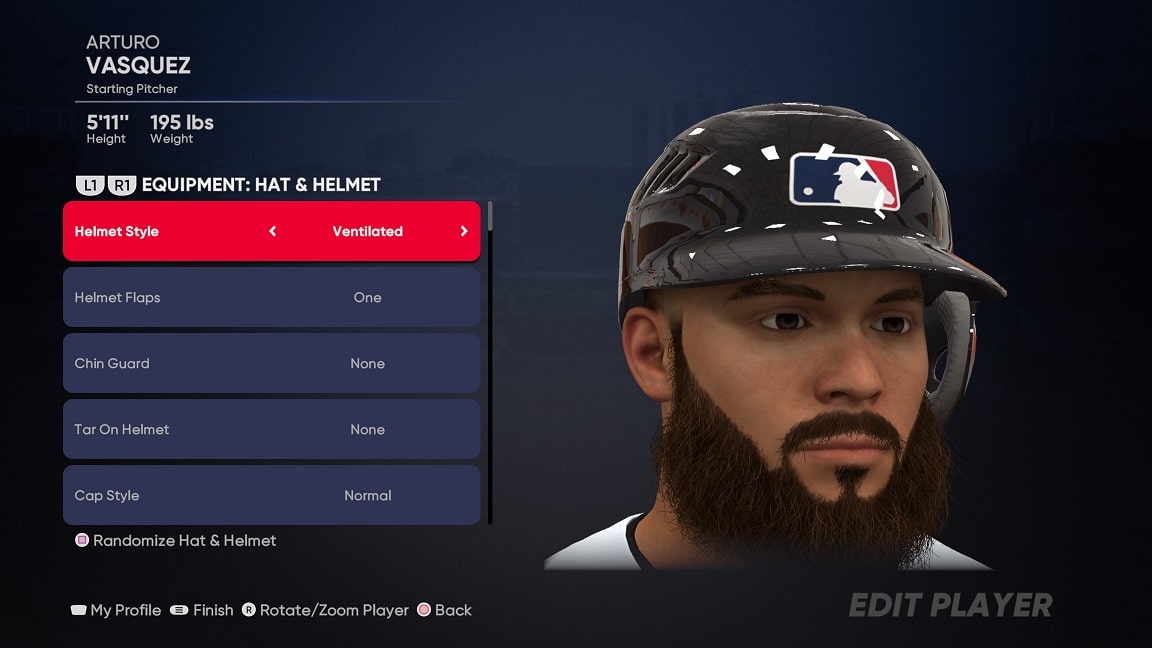Open the Tar On Helmet option
This screenshot has height=648, width=1152.
271,429
